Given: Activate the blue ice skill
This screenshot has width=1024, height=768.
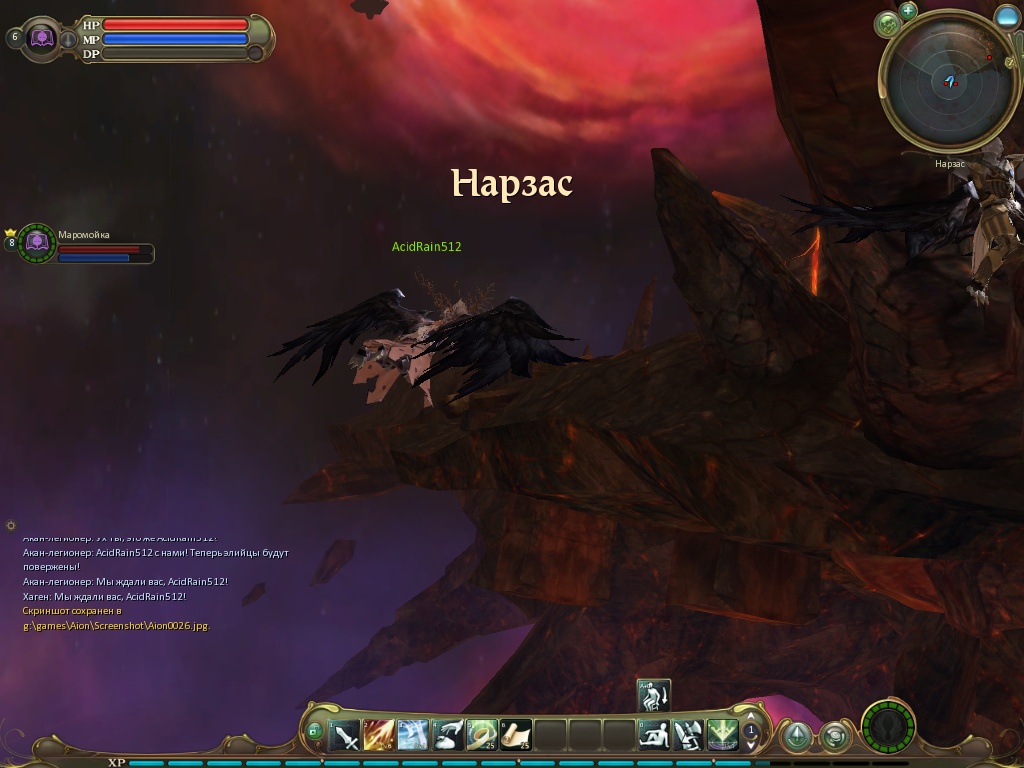Looking at the screenshot, I should point(413,736).
